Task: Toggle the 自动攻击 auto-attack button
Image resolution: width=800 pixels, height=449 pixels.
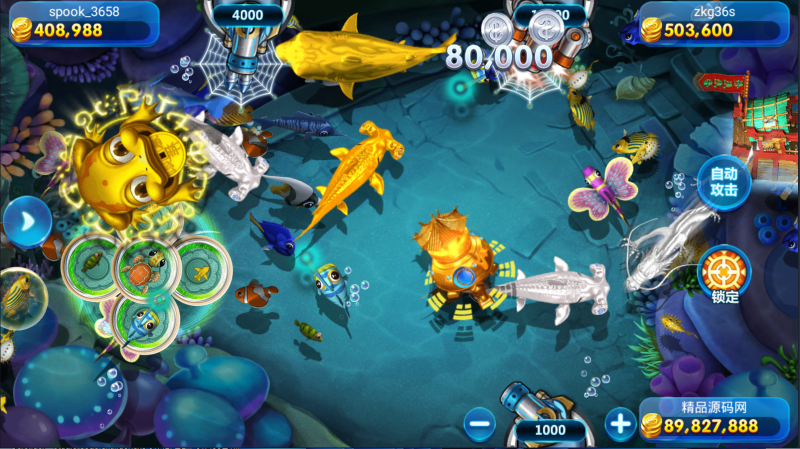Action: [724, 181]
